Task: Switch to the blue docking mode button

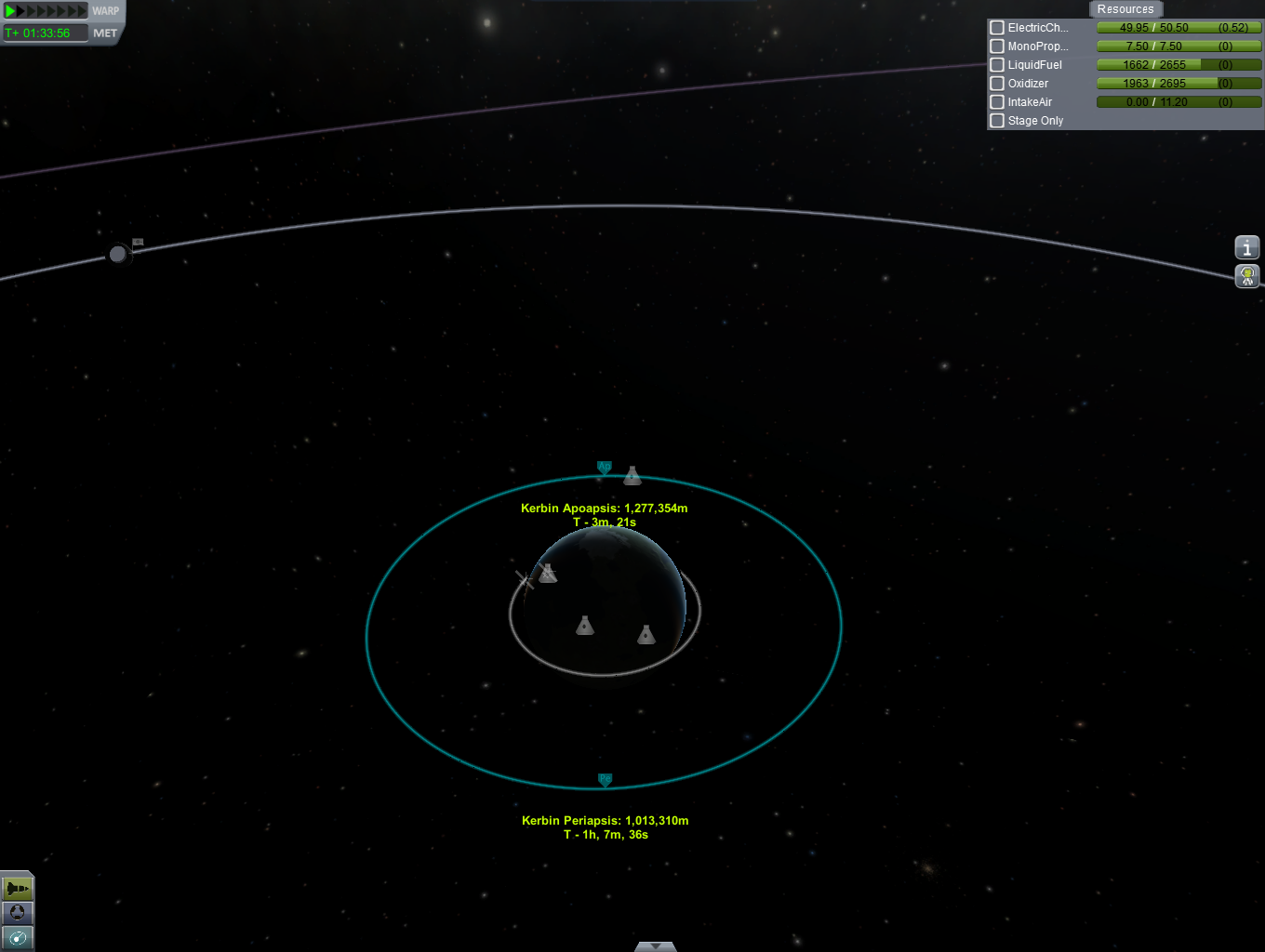Action: coord(17,913)
